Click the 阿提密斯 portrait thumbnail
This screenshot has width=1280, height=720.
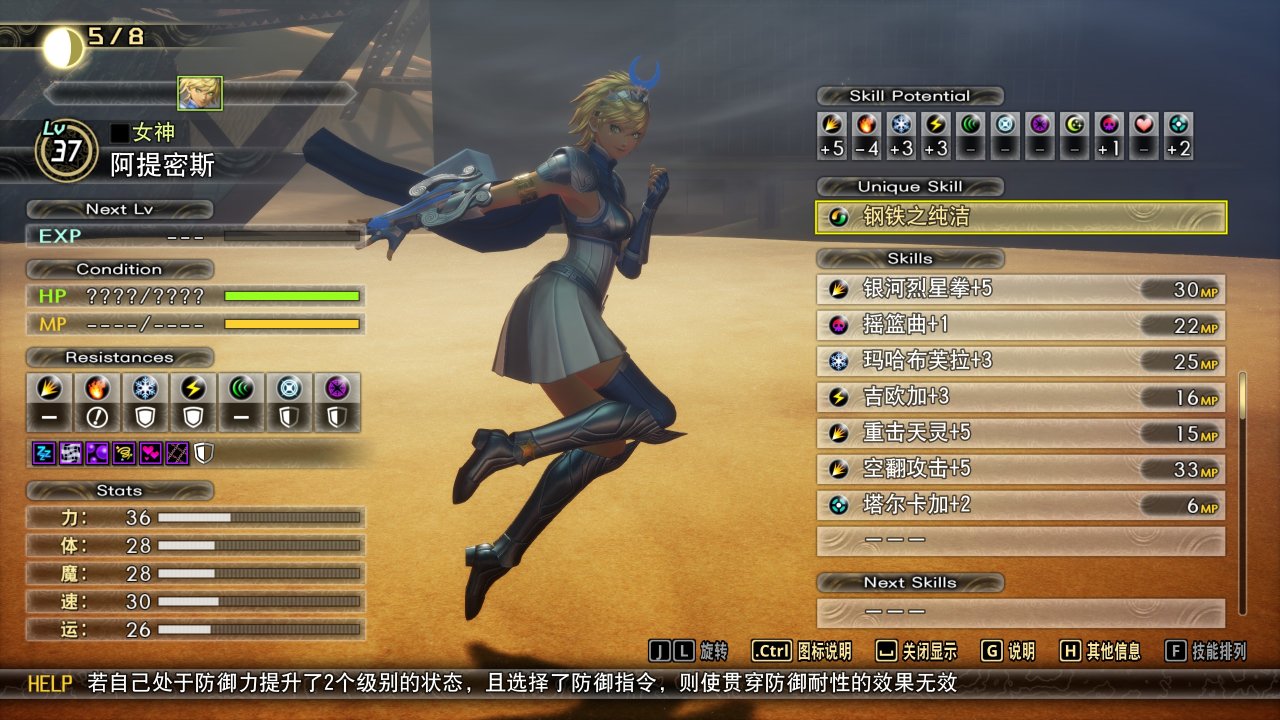pyautogui.click(x=200, y=93)
